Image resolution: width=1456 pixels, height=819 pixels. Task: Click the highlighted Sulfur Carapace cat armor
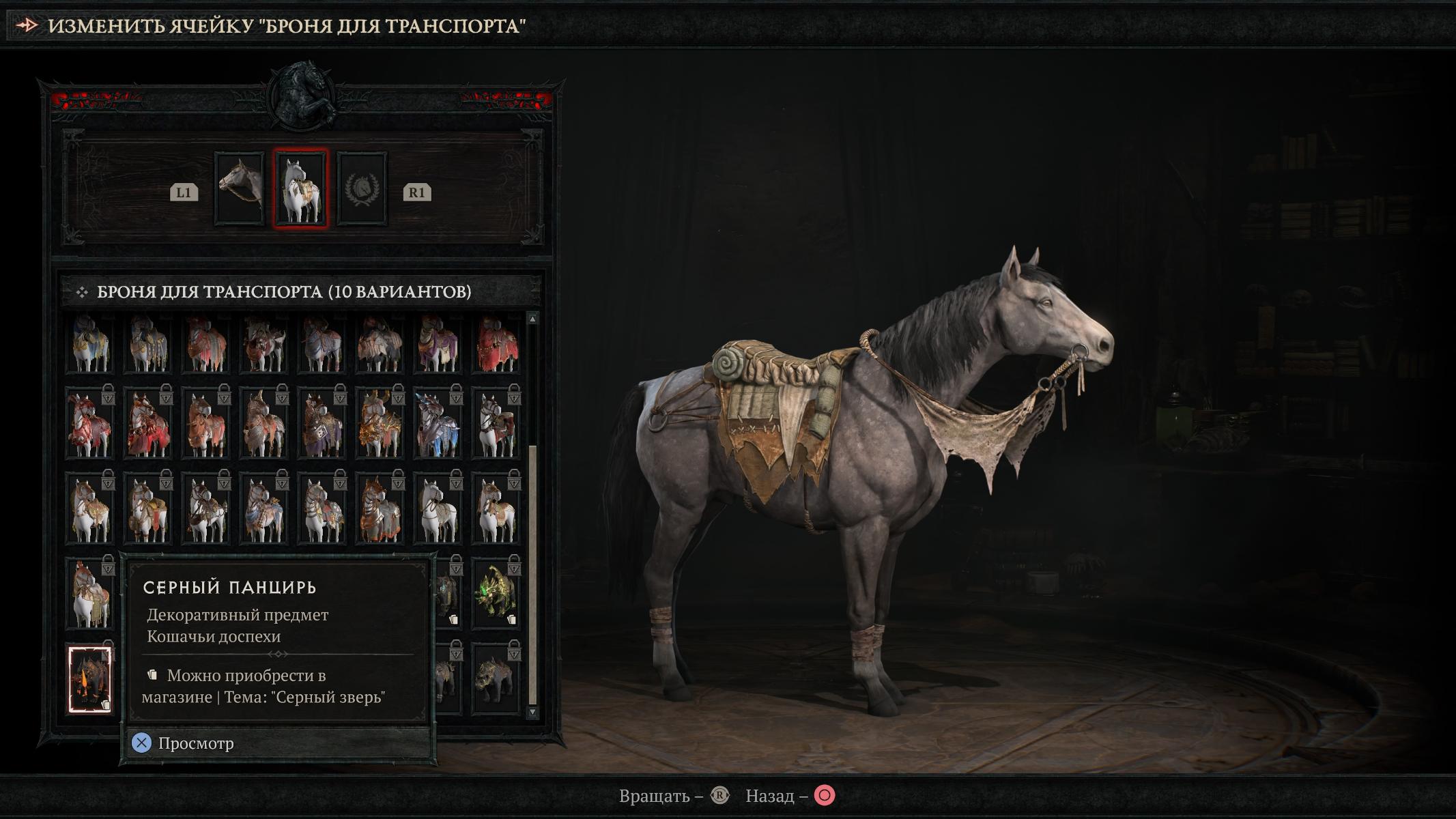90,680
